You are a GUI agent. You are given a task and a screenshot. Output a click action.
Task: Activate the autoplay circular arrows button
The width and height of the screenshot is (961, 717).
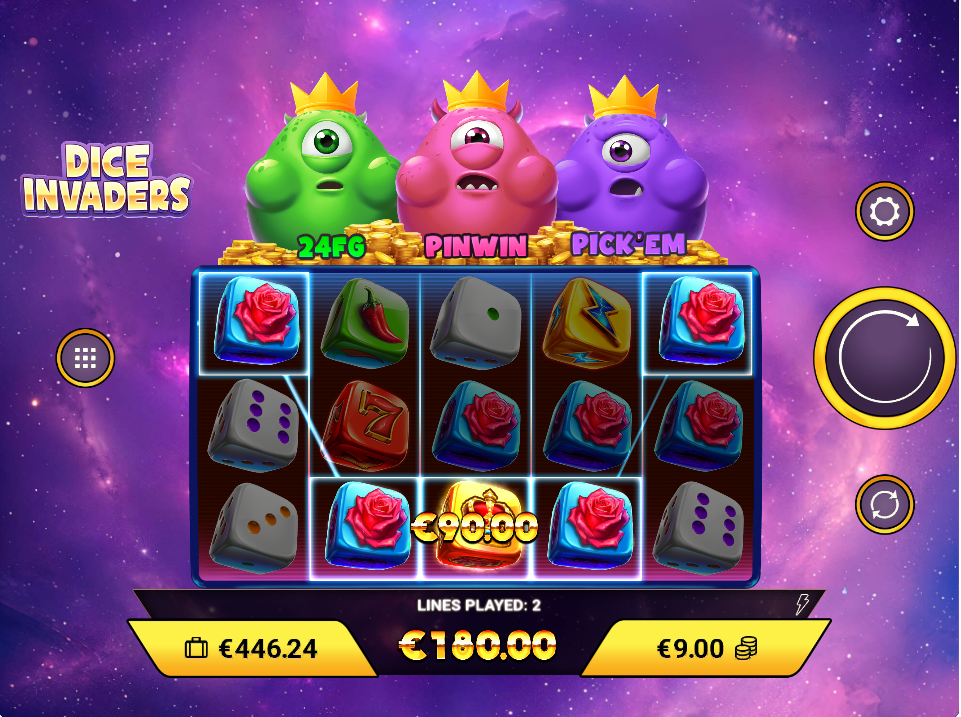coord(885,503)
